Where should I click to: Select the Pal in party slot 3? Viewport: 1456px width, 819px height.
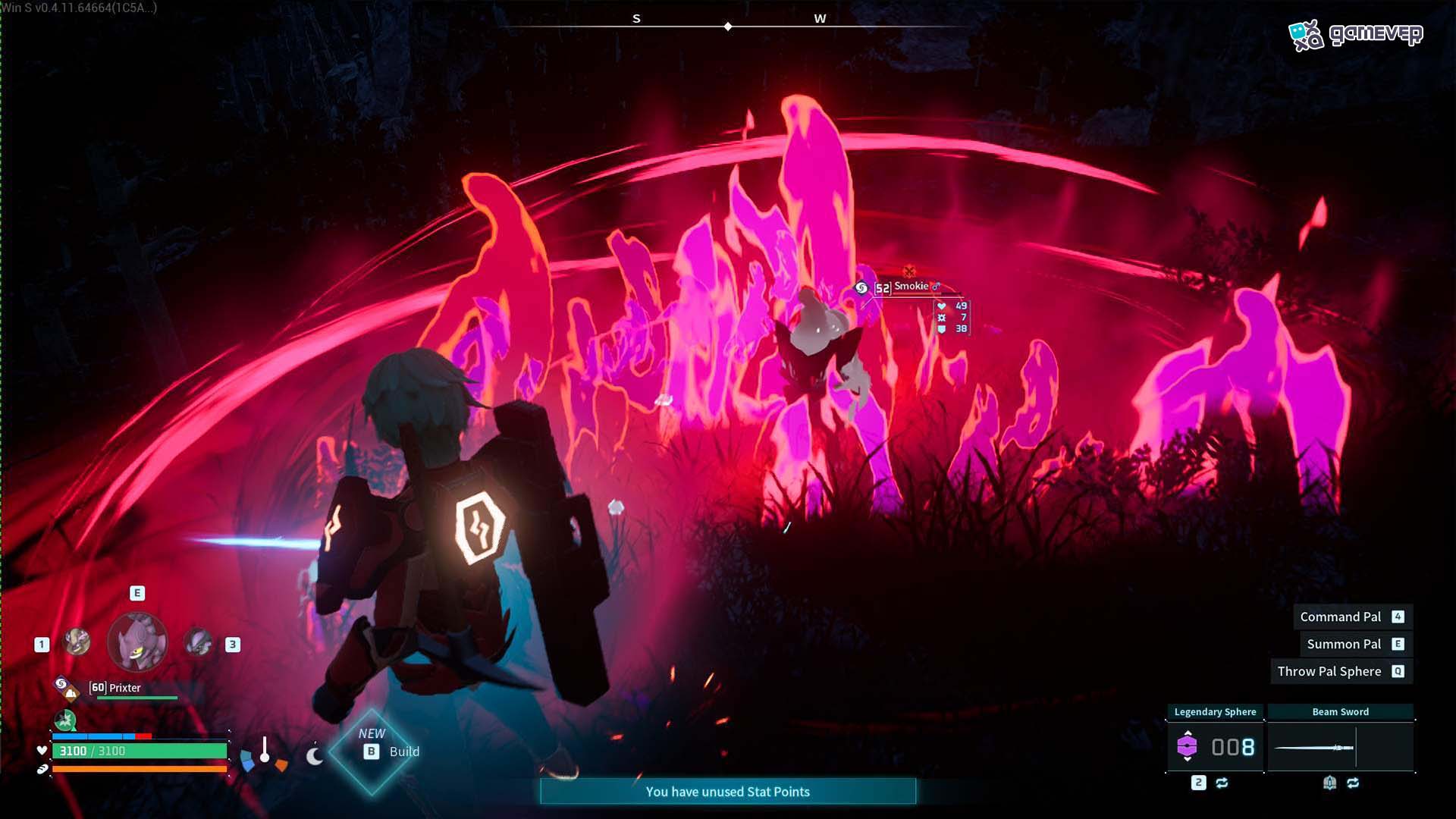[x=197, y=642]
